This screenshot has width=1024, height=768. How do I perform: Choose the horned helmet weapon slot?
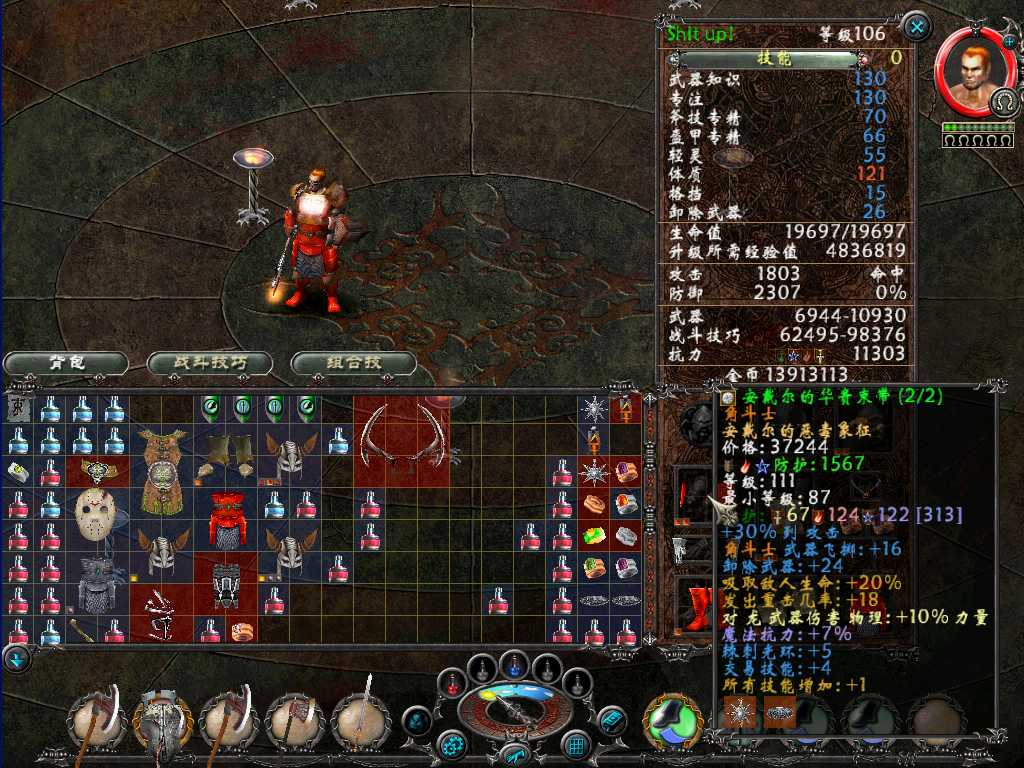pyautogui.click(x=163, y=720)
